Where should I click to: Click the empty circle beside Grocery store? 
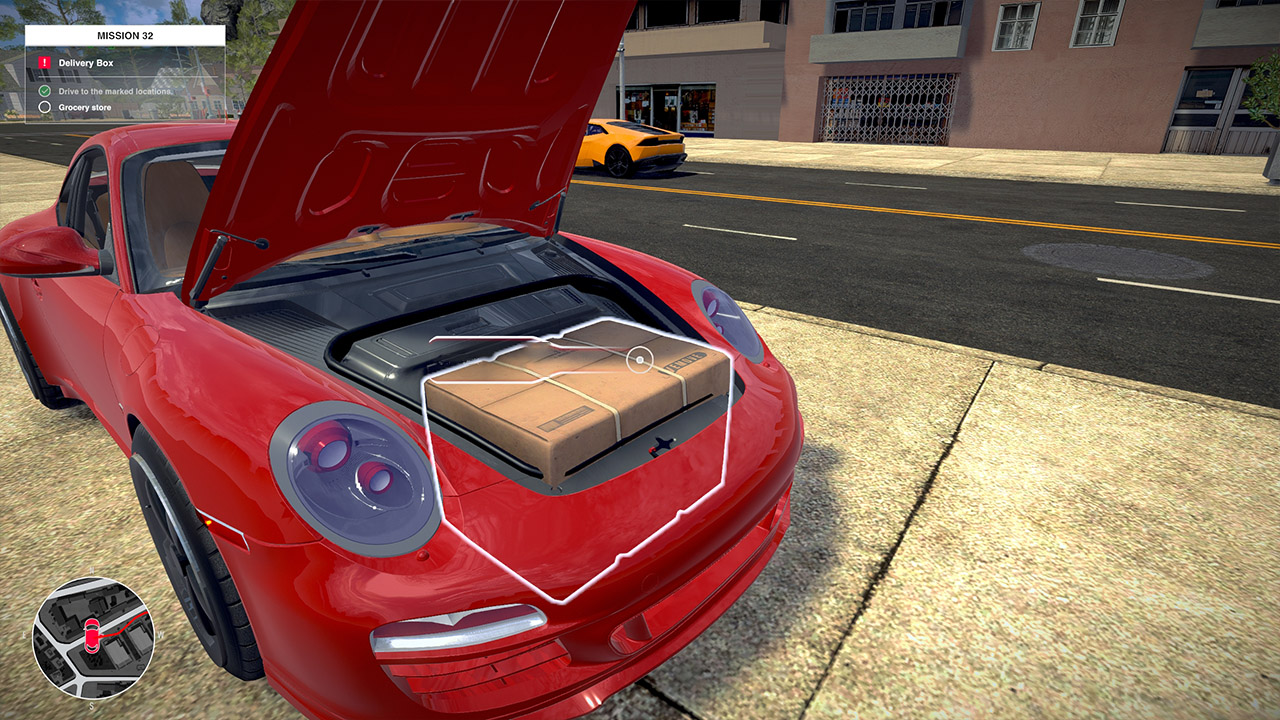(x=45, y=108)
